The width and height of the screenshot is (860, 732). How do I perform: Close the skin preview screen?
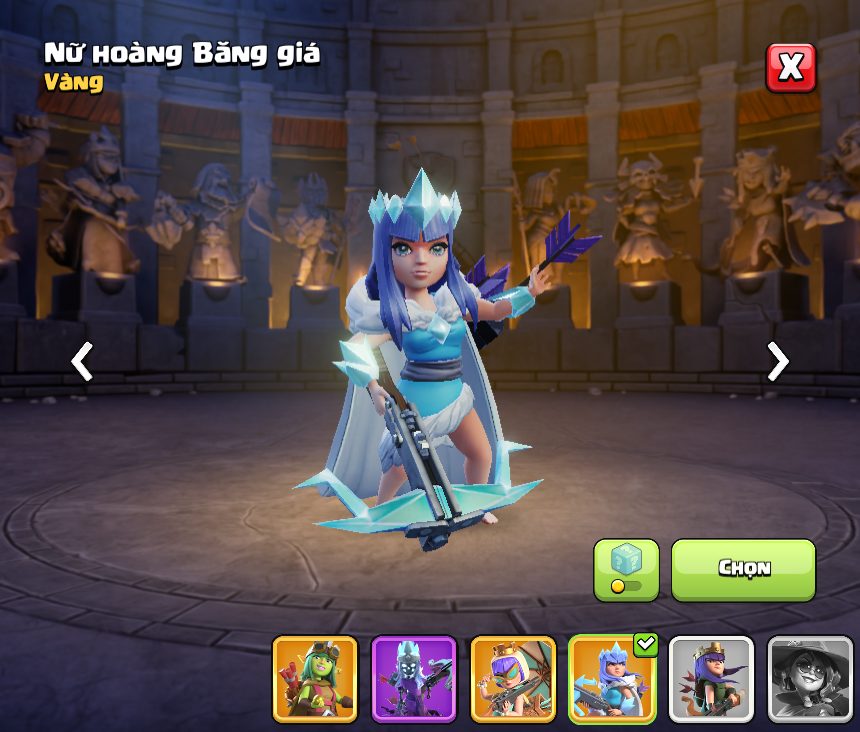791,68
